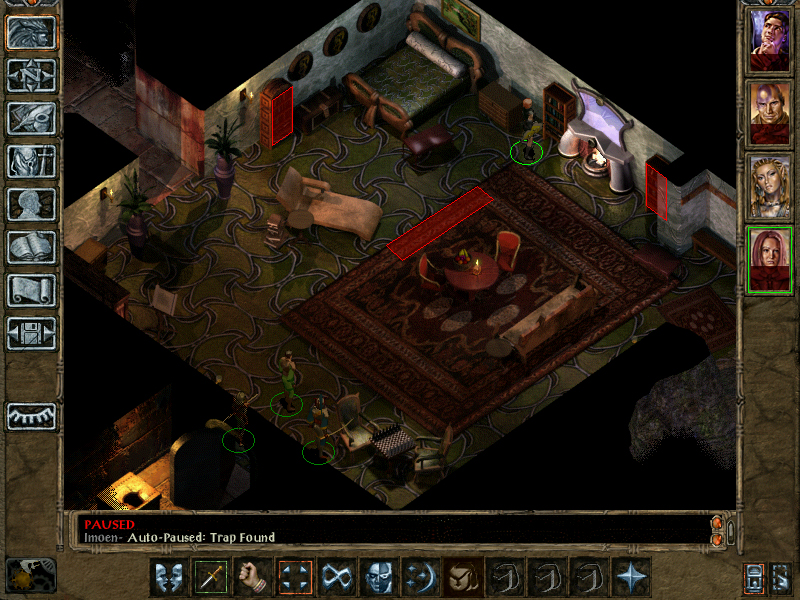Choose the sword weapon quick slot
Screen dimensions: 800x600
[211, 576]
